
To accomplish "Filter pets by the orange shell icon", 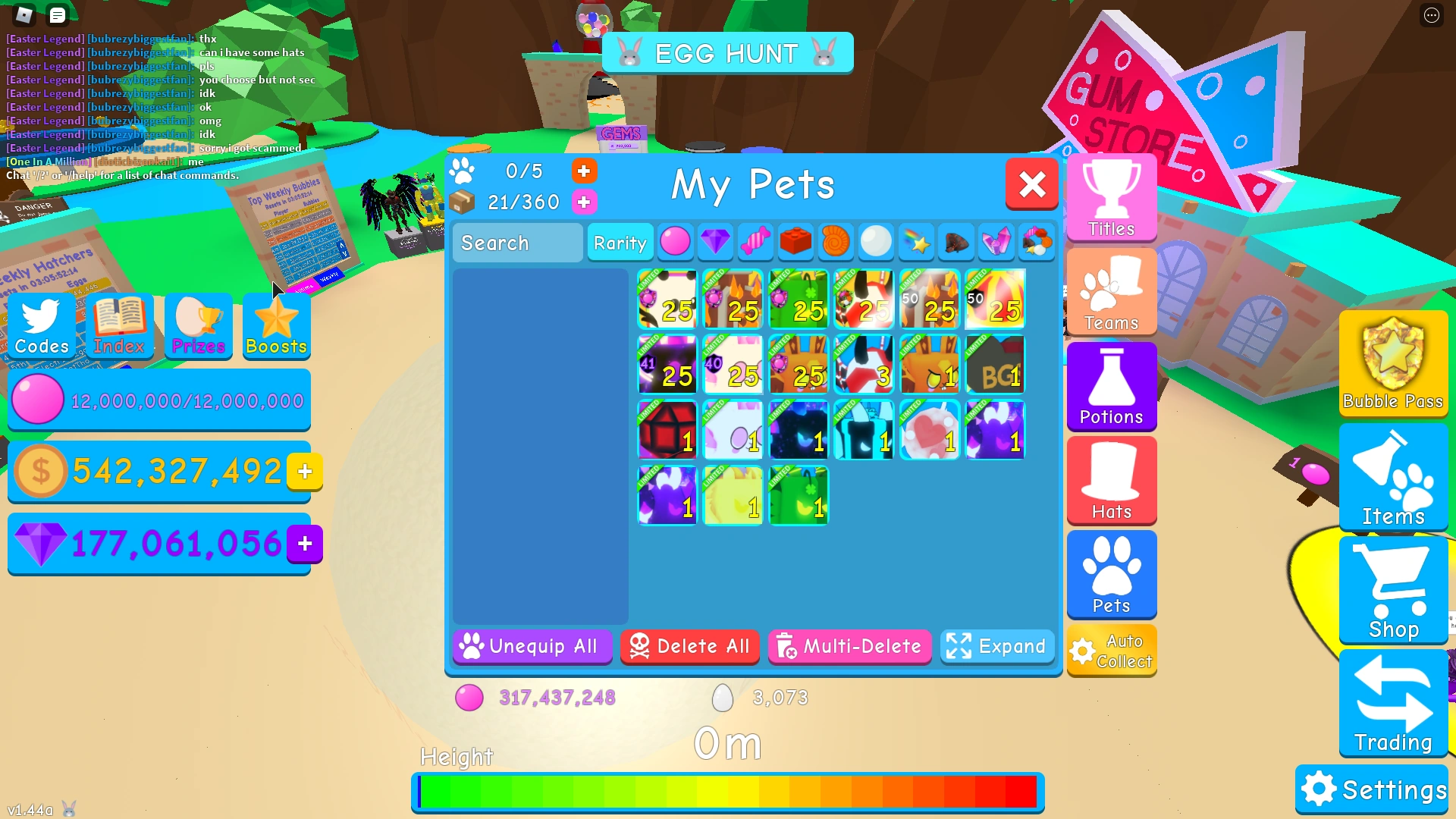I will click(x=836, y=242).
